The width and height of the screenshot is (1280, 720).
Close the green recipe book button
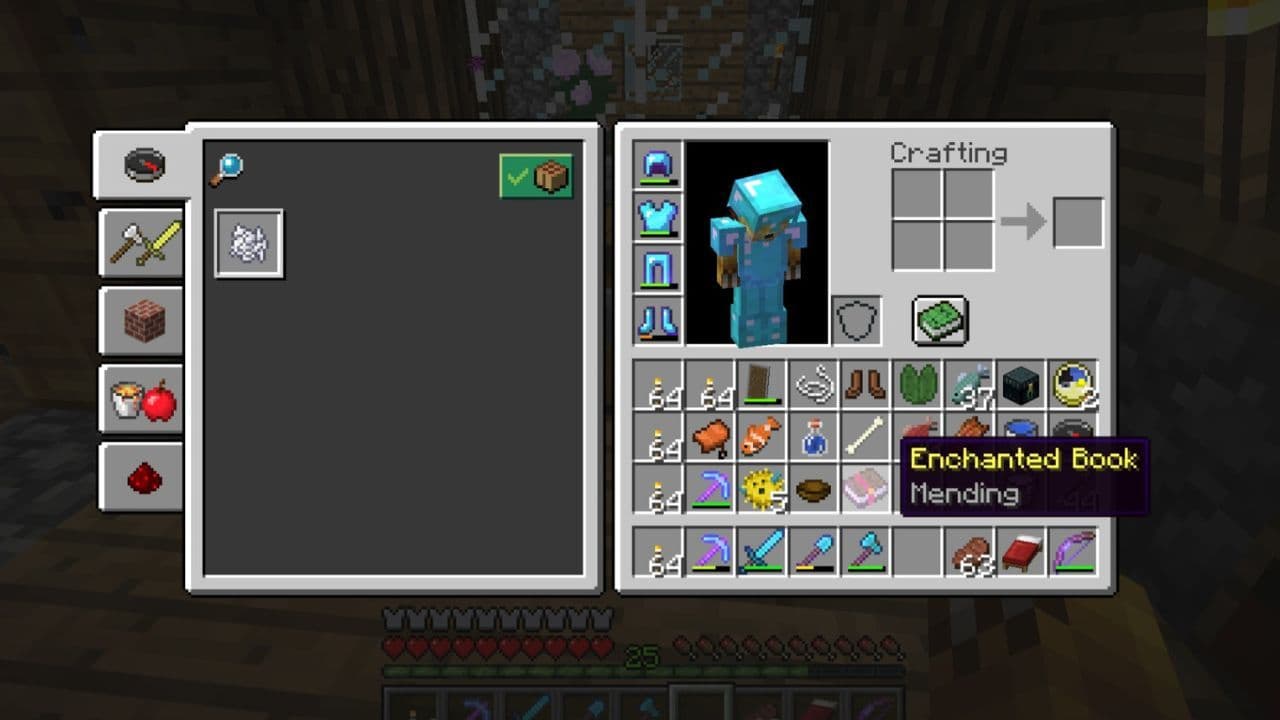940,320
